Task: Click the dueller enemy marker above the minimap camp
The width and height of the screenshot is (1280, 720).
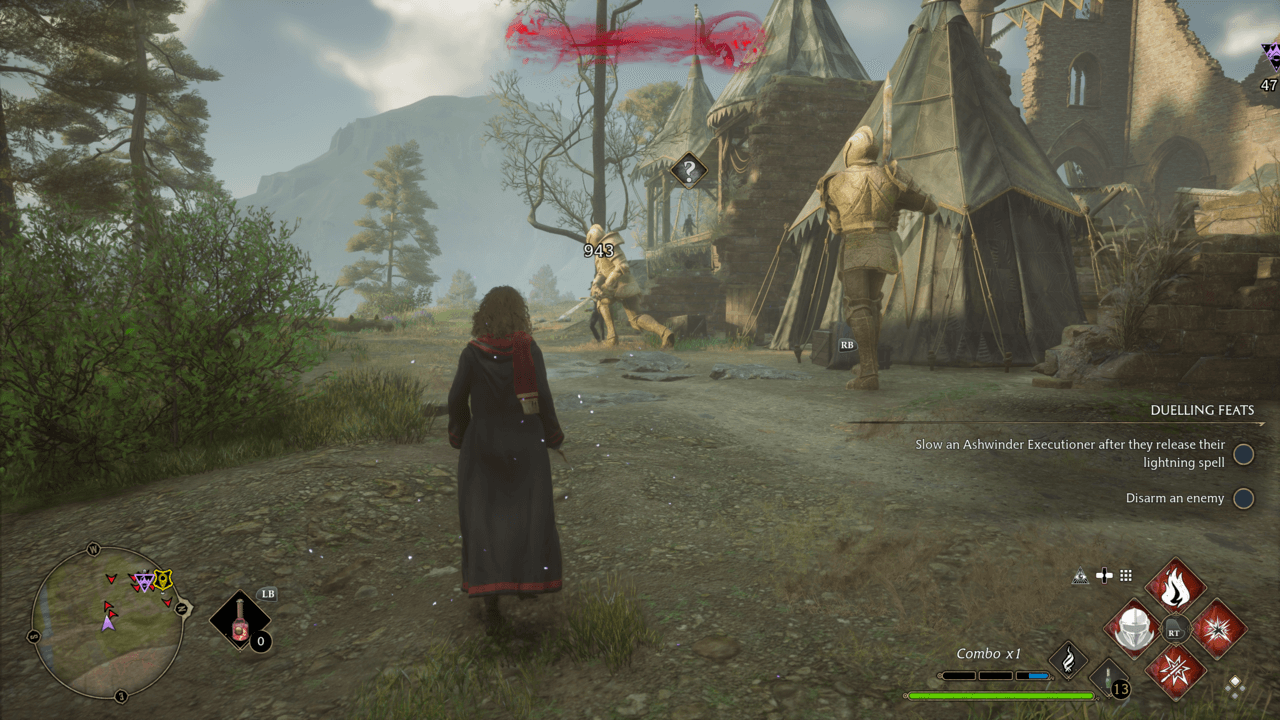Action: click(144, 581)
